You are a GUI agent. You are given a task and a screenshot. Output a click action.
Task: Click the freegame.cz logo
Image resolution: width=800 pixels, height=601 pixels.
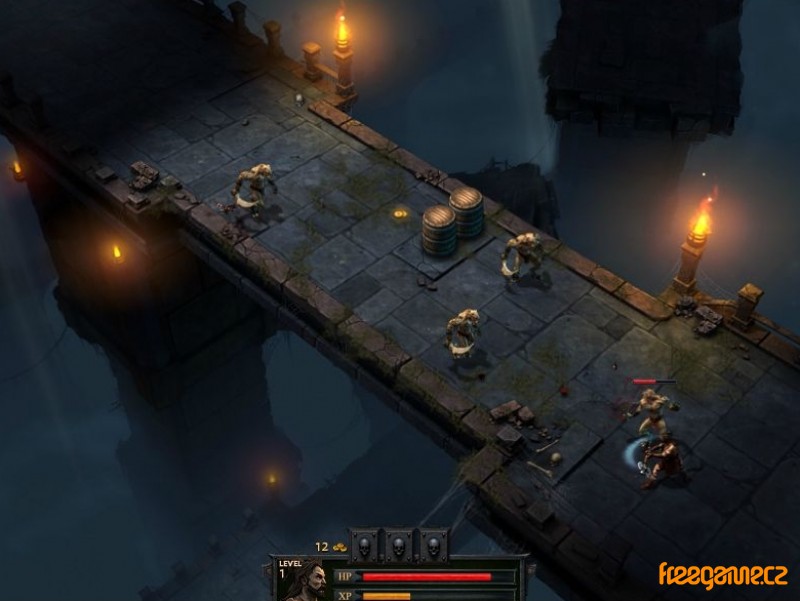pyautogui.click(x=721, y=575)
